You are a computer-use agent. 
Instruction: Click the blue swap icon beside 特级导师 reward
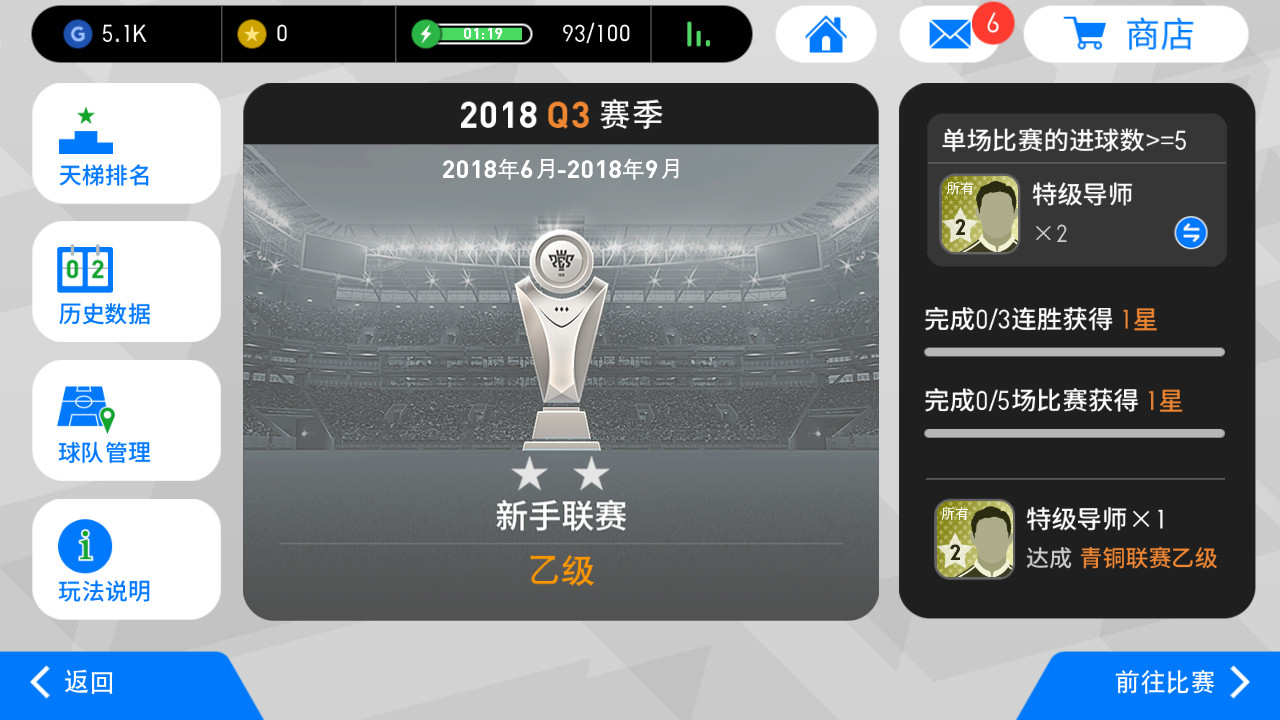click(x=1190, y=233)
